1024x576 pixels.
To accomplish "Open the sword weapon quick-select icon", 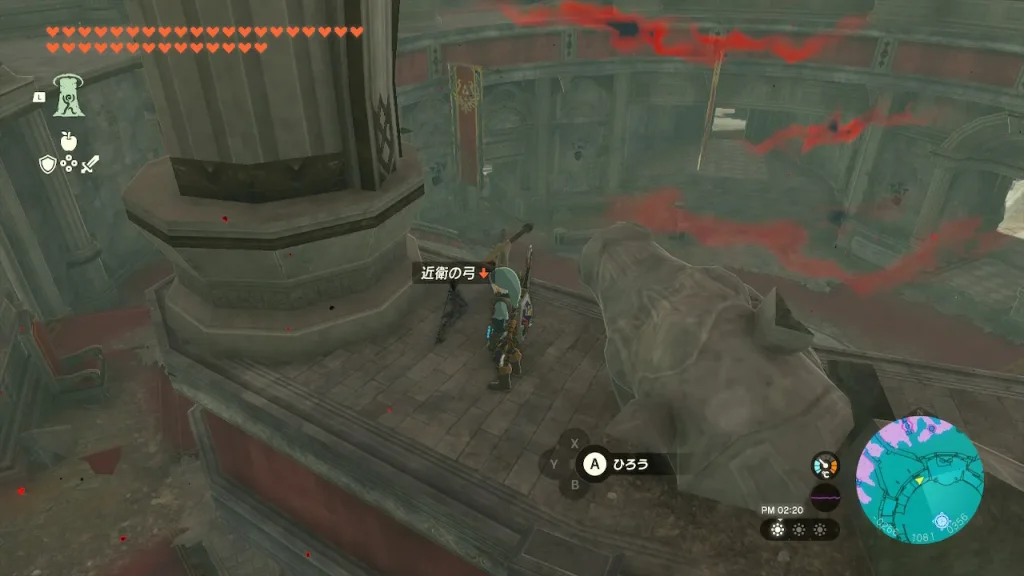I will pyautogui.click(x=91, y=166).
